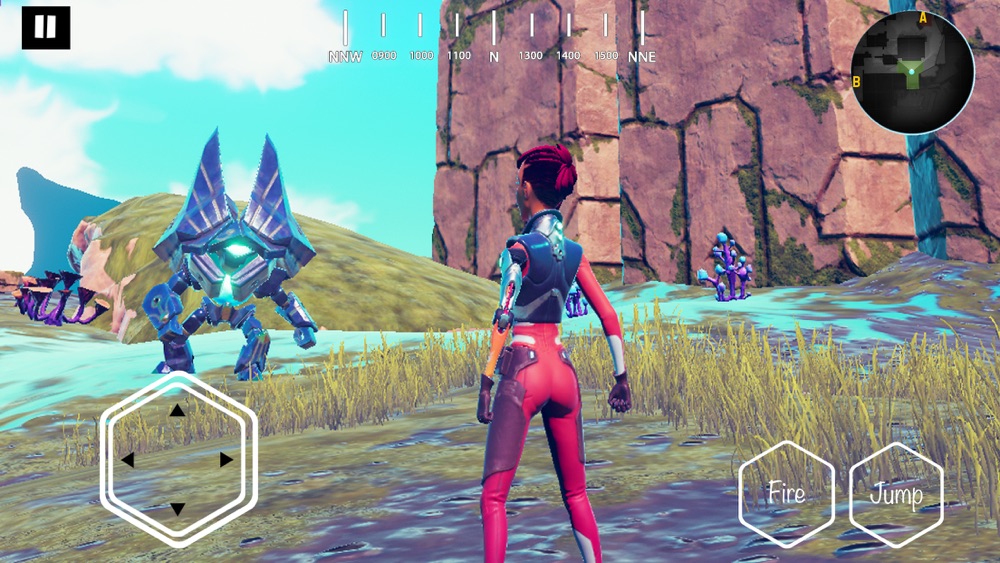Tap the up arrow on the movement pad
Screen dimensions: 1000x563
tap(177, 410)
